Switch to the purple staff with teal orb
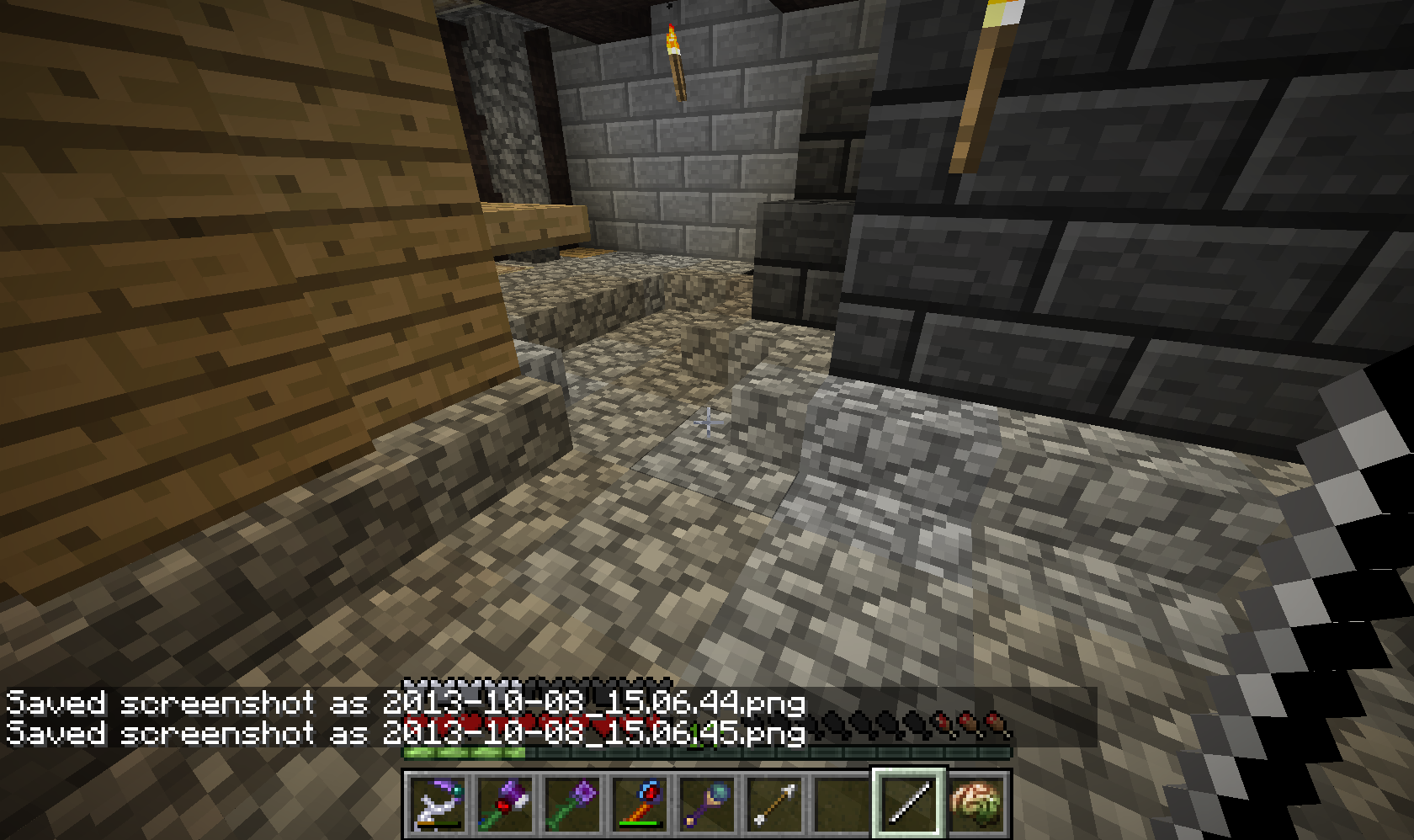This screenshot has height=840, width=1414. (x=709, y=802)
